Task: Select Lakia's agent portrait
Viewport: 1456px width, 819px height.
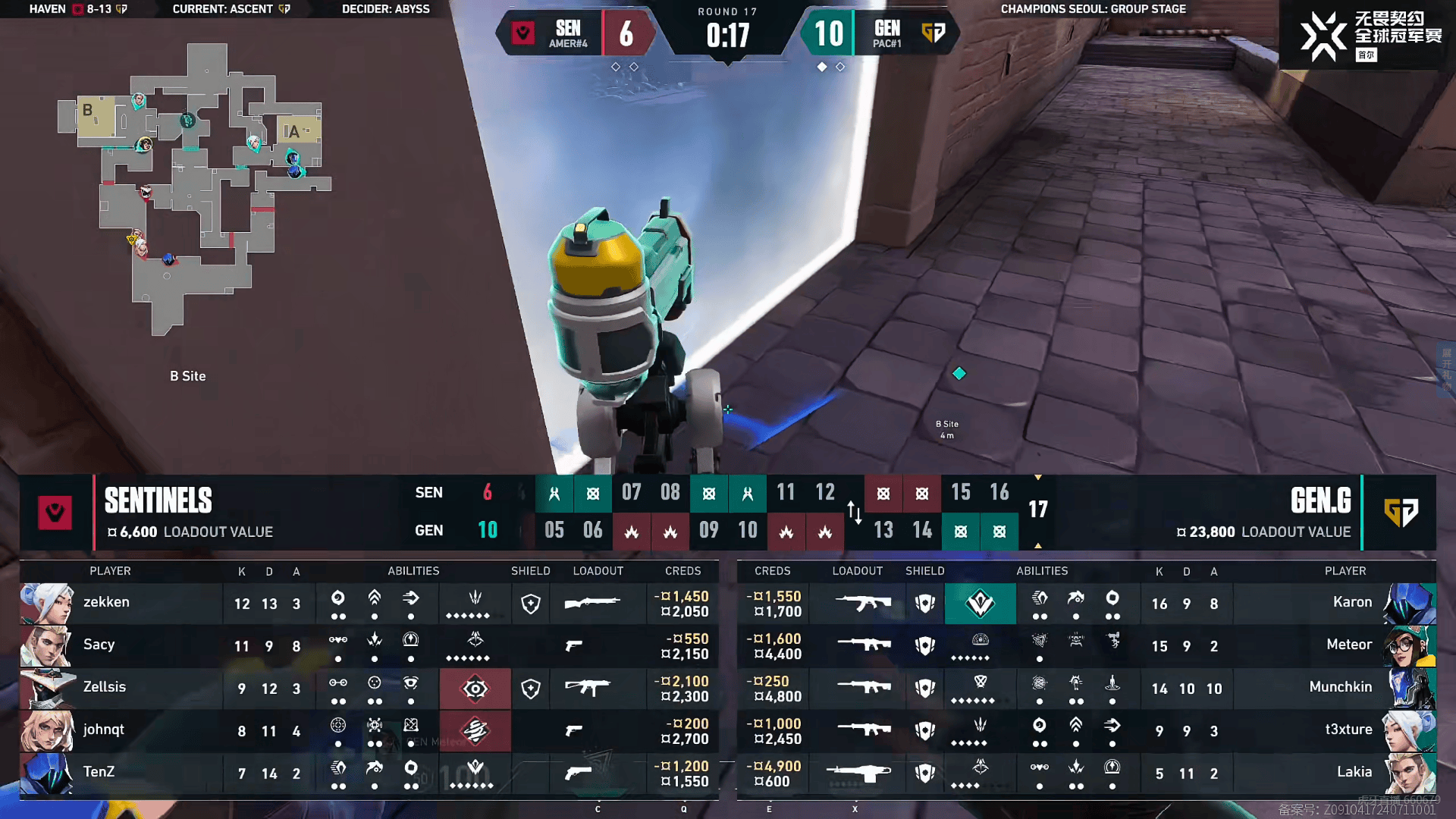Action: [1409, 773]
